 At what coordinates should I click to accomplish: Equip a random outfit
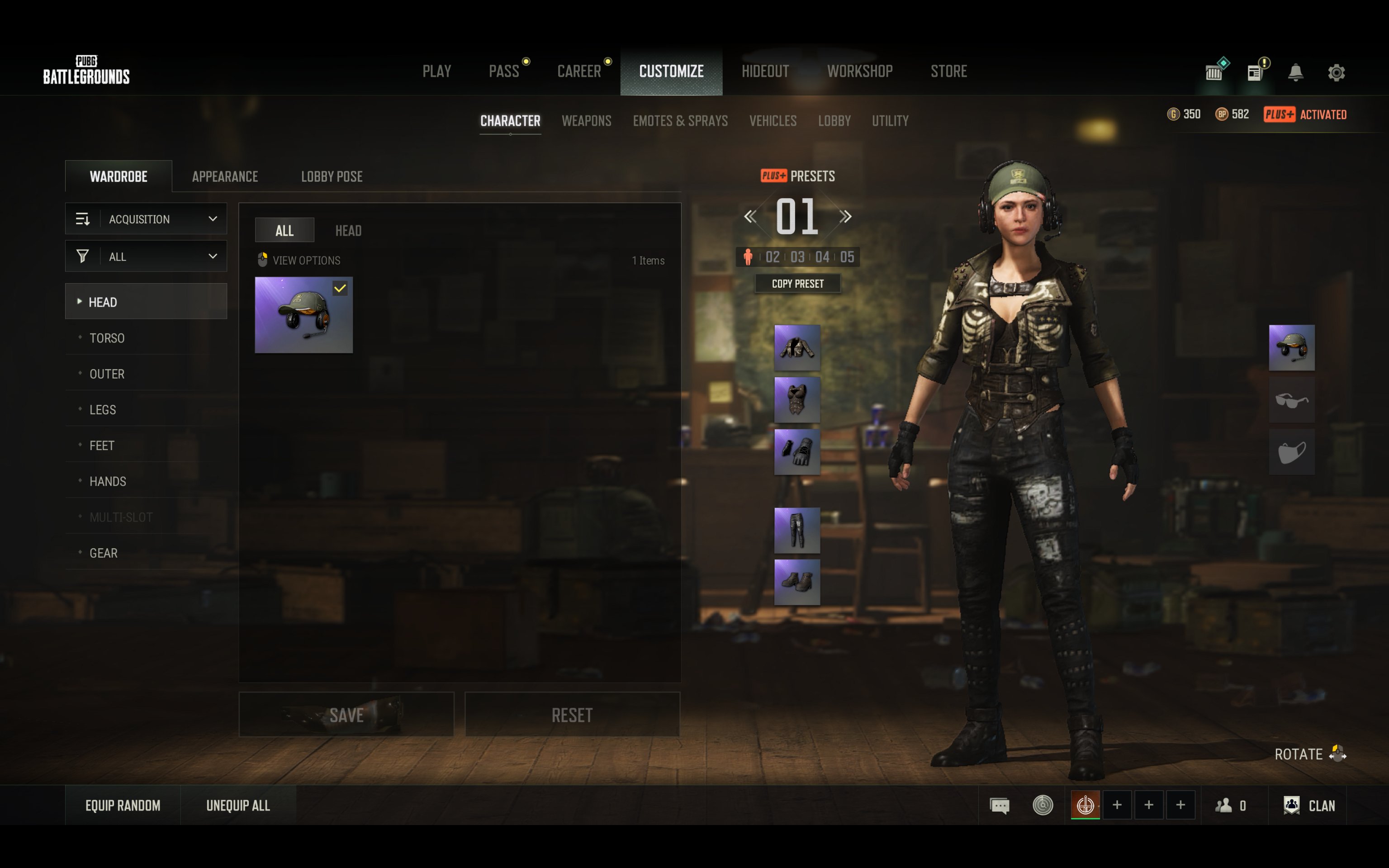pos(123,806)
